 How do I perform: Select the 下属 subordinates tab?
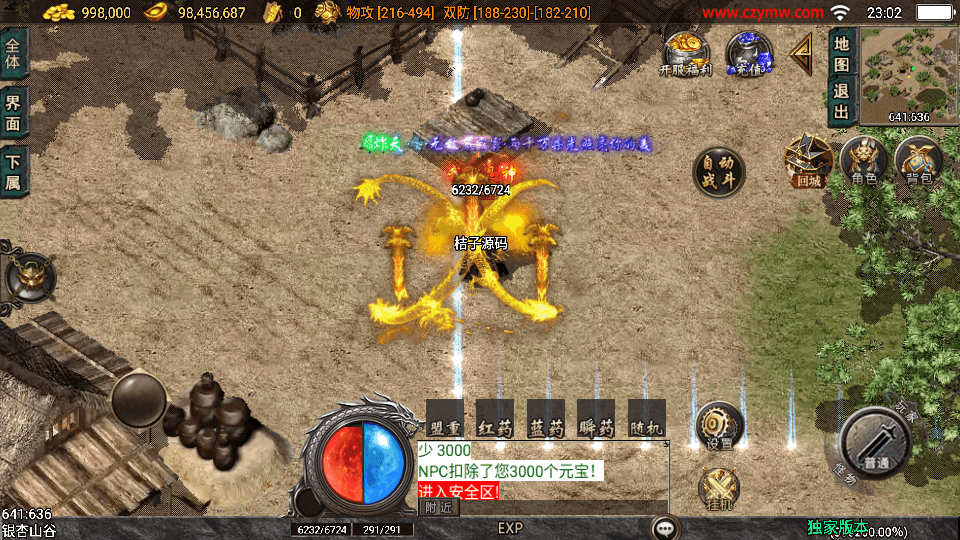pyautogui.click(x=14, y=172)
